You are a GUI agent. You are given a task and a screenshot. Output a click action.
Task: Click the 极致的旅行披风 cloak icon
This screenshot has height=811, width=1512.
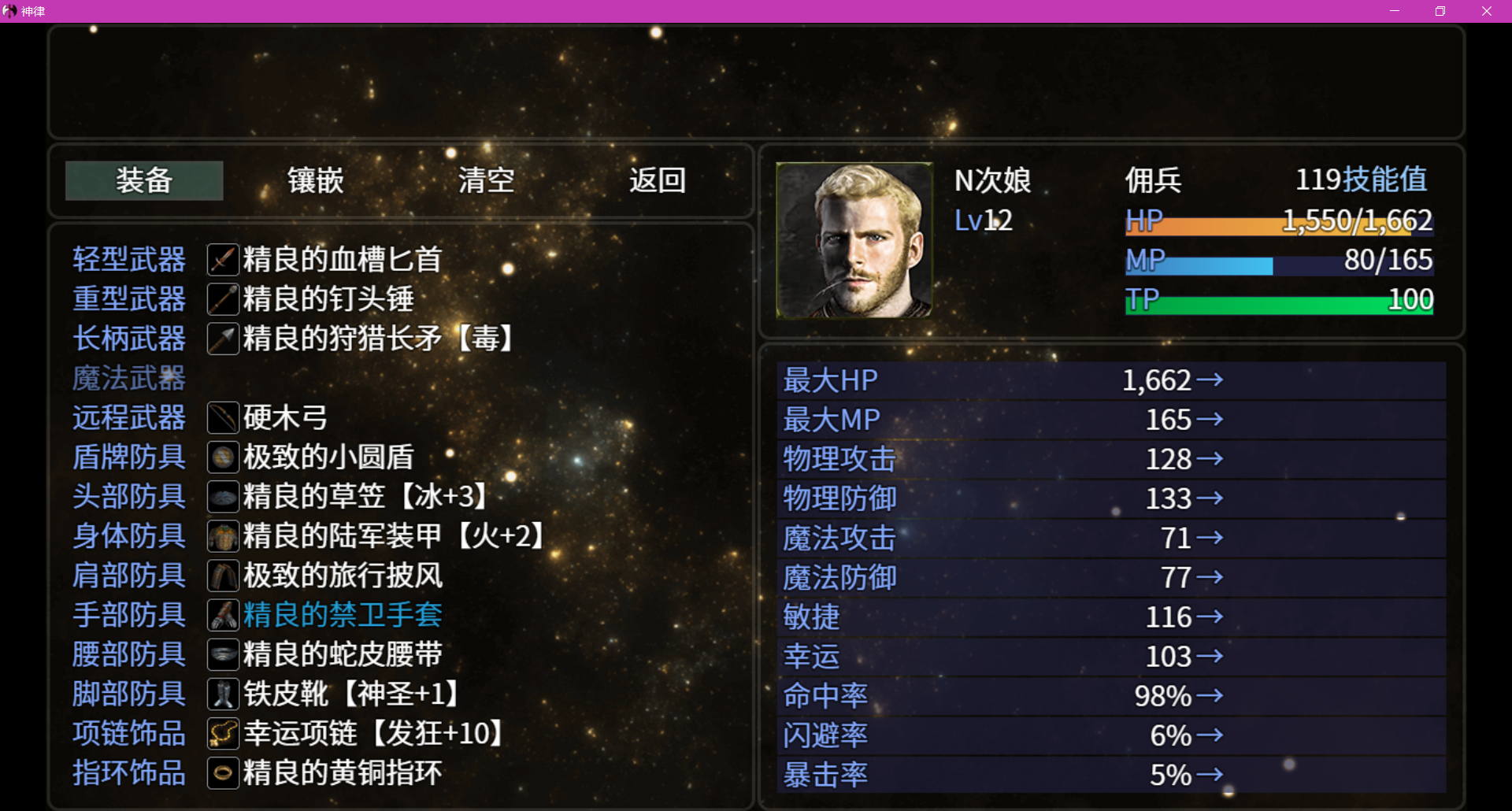tap(223, 576)
